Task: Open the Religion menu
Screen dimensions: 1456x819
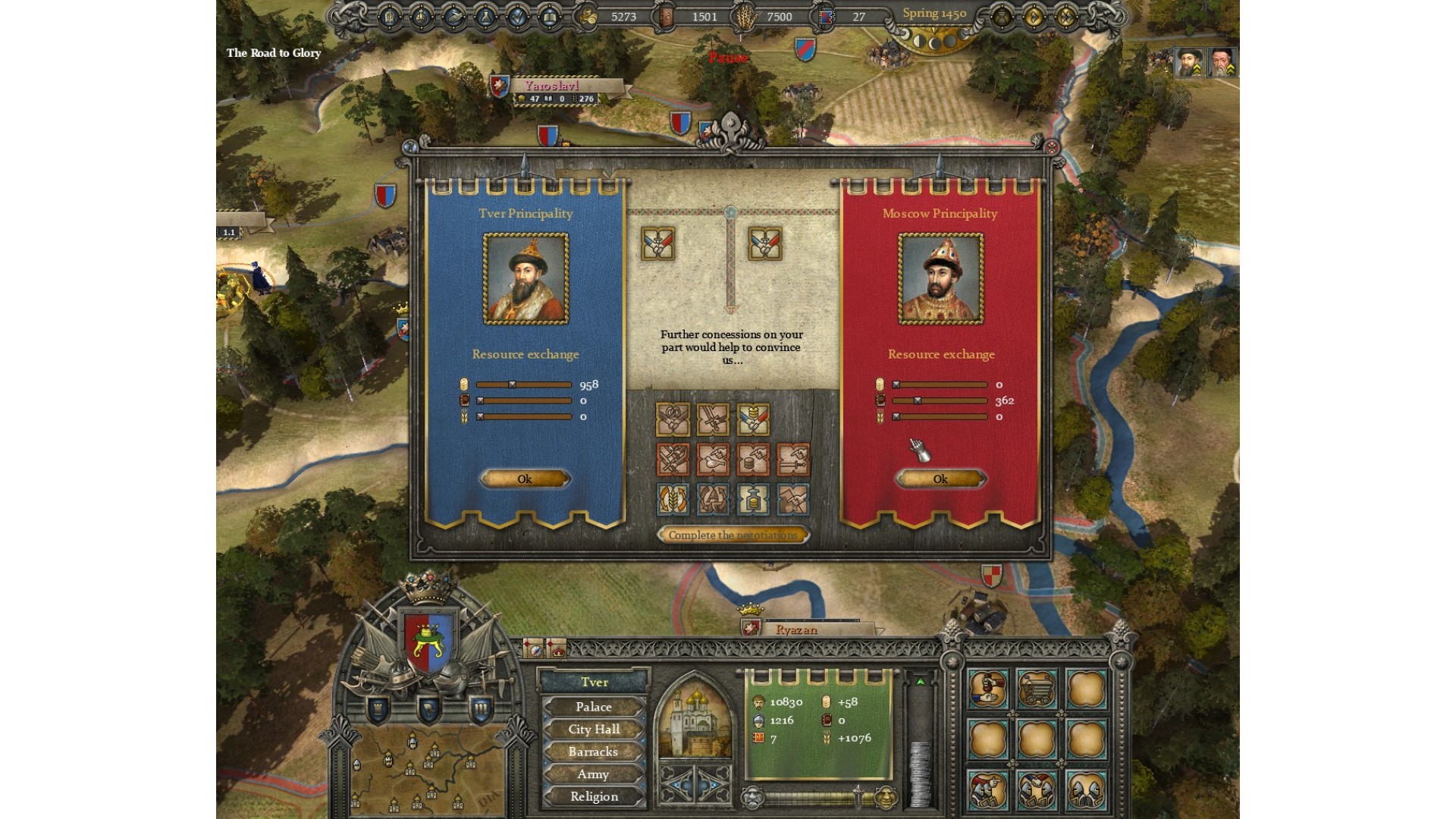Action: click(x=593, y=796)
